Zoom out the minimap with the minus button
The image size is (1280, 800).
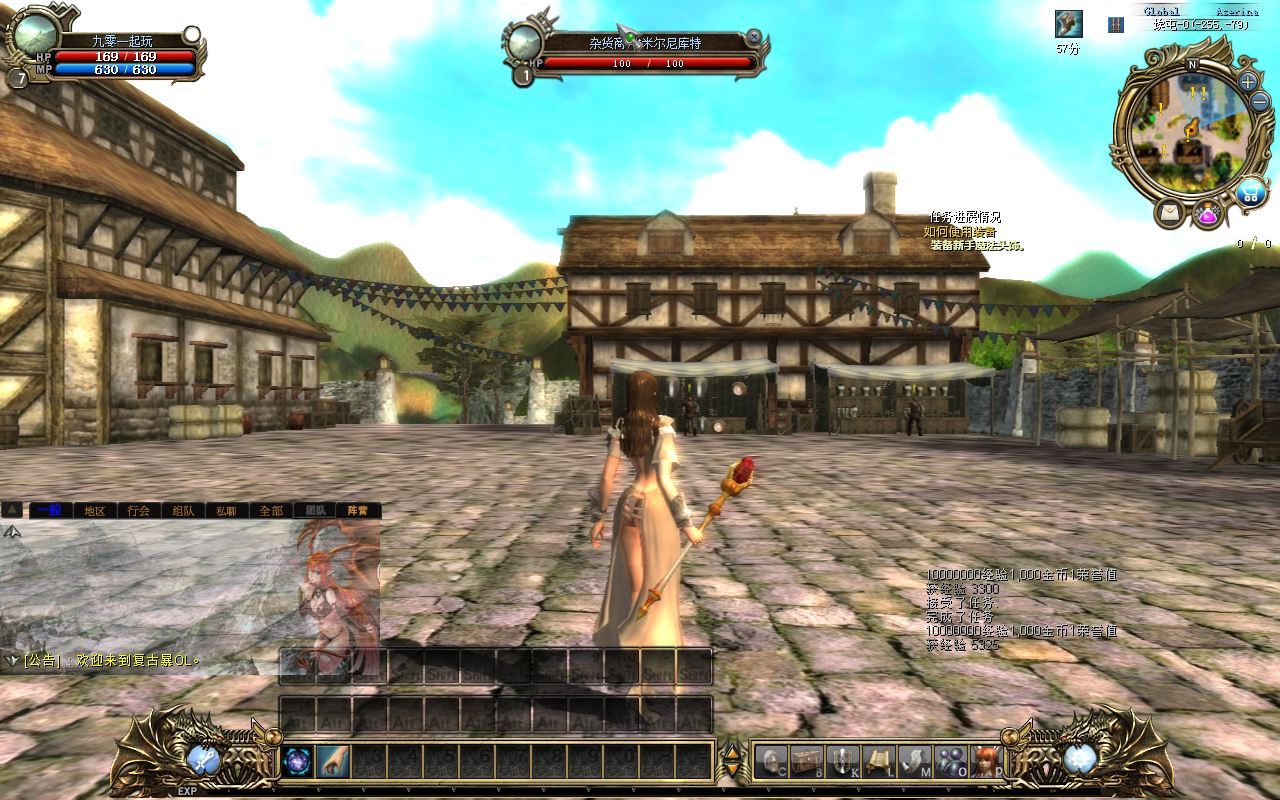click(x=1258, y=103)
